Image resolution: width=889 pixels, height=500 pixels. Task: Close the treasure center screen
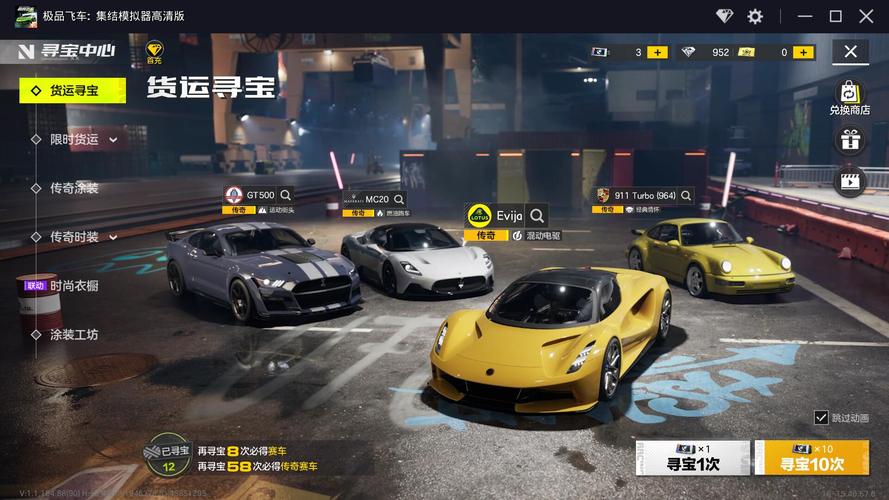click(850, 52)
